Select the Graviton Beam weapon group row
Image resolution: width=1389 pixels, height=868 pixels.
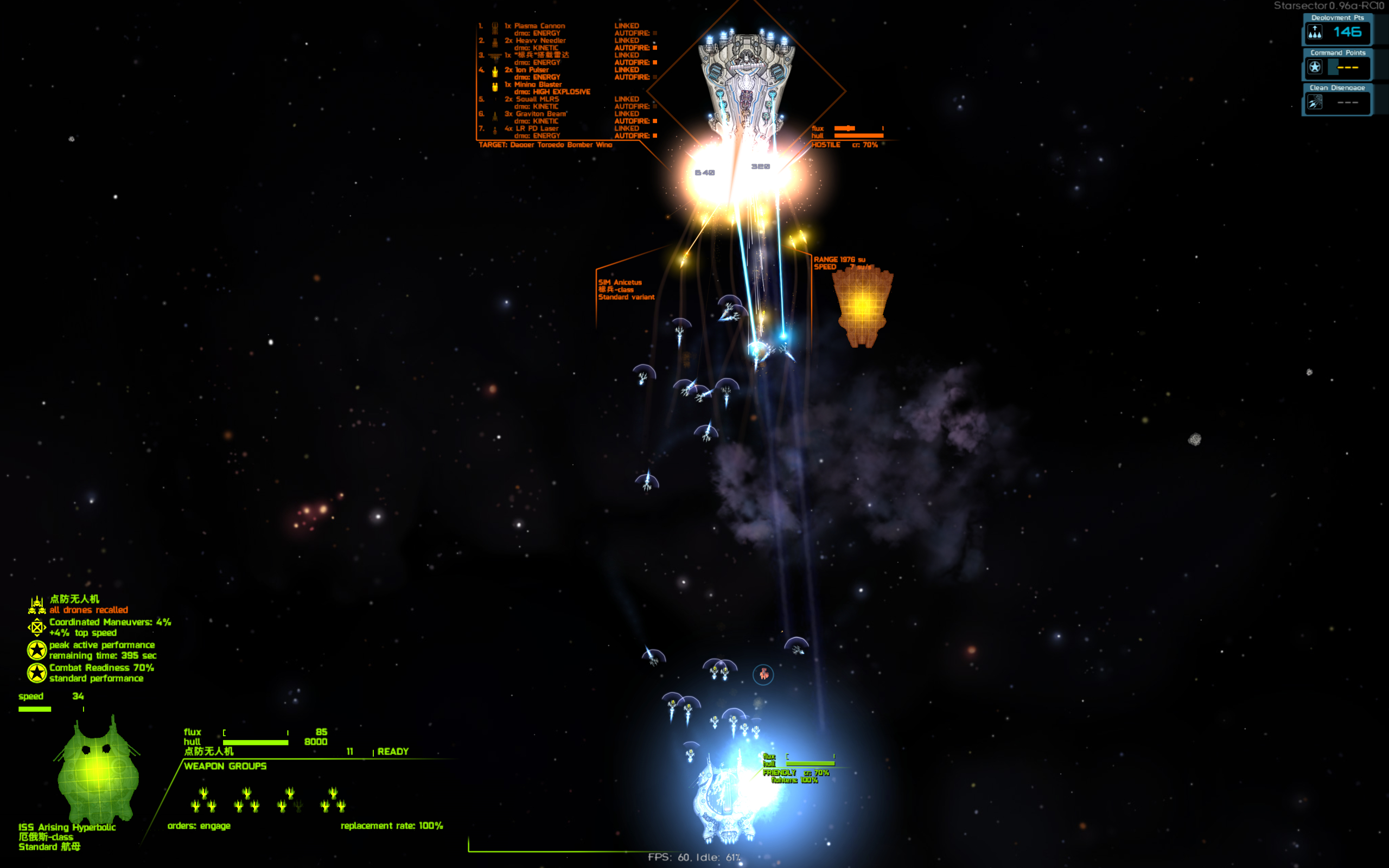(540, 114)
